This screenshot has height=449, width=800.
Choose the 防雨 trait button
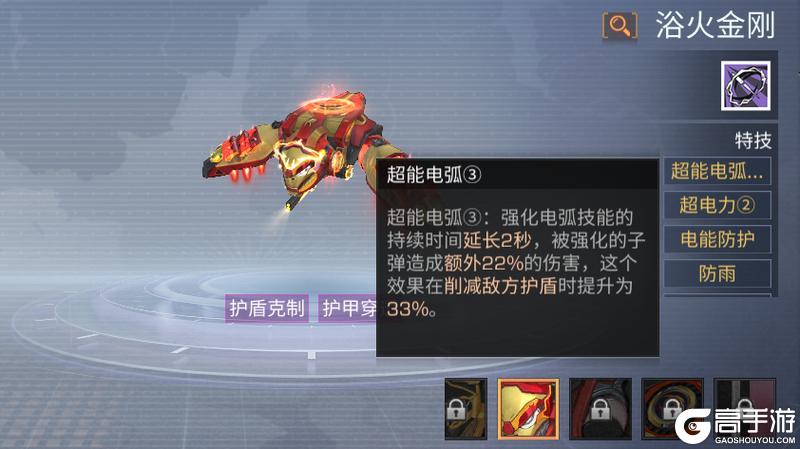click(x=717, y=273)
